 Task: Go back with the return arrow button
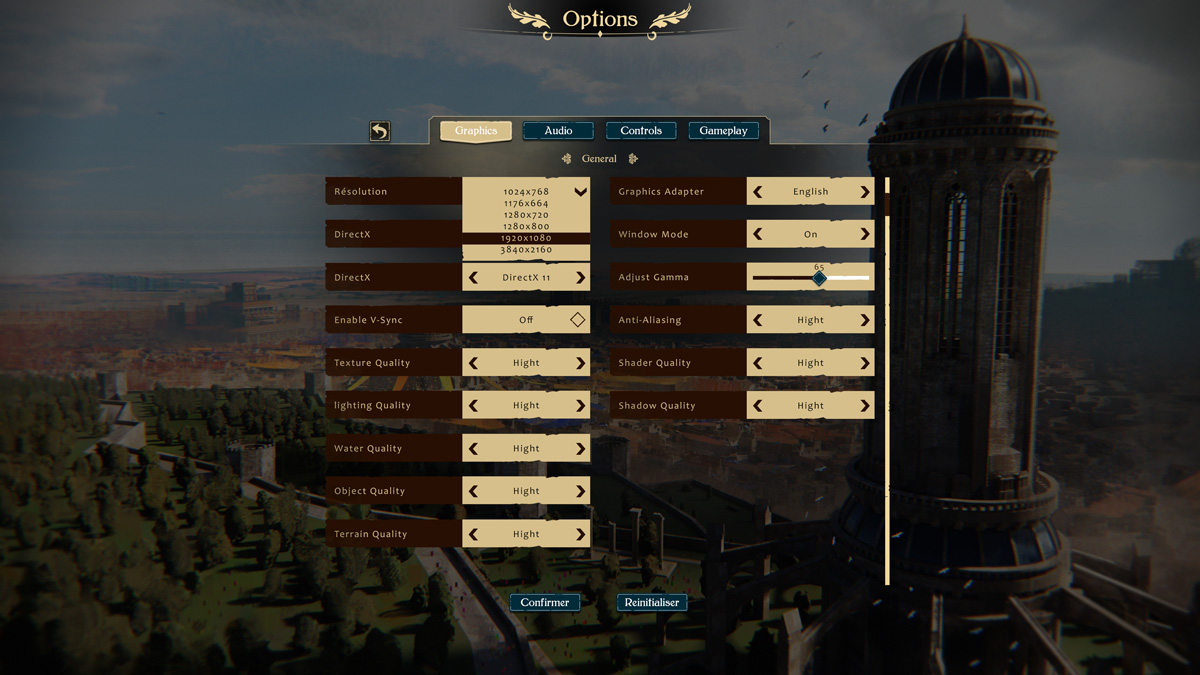point(379,131)
